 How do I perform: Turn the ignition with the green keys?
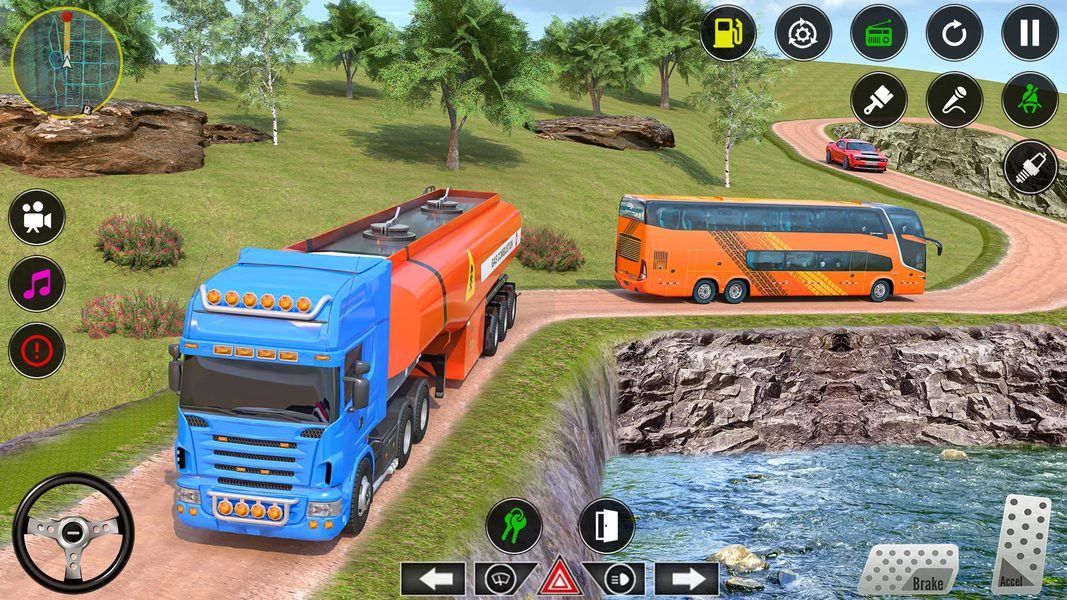tap(514, 526)
